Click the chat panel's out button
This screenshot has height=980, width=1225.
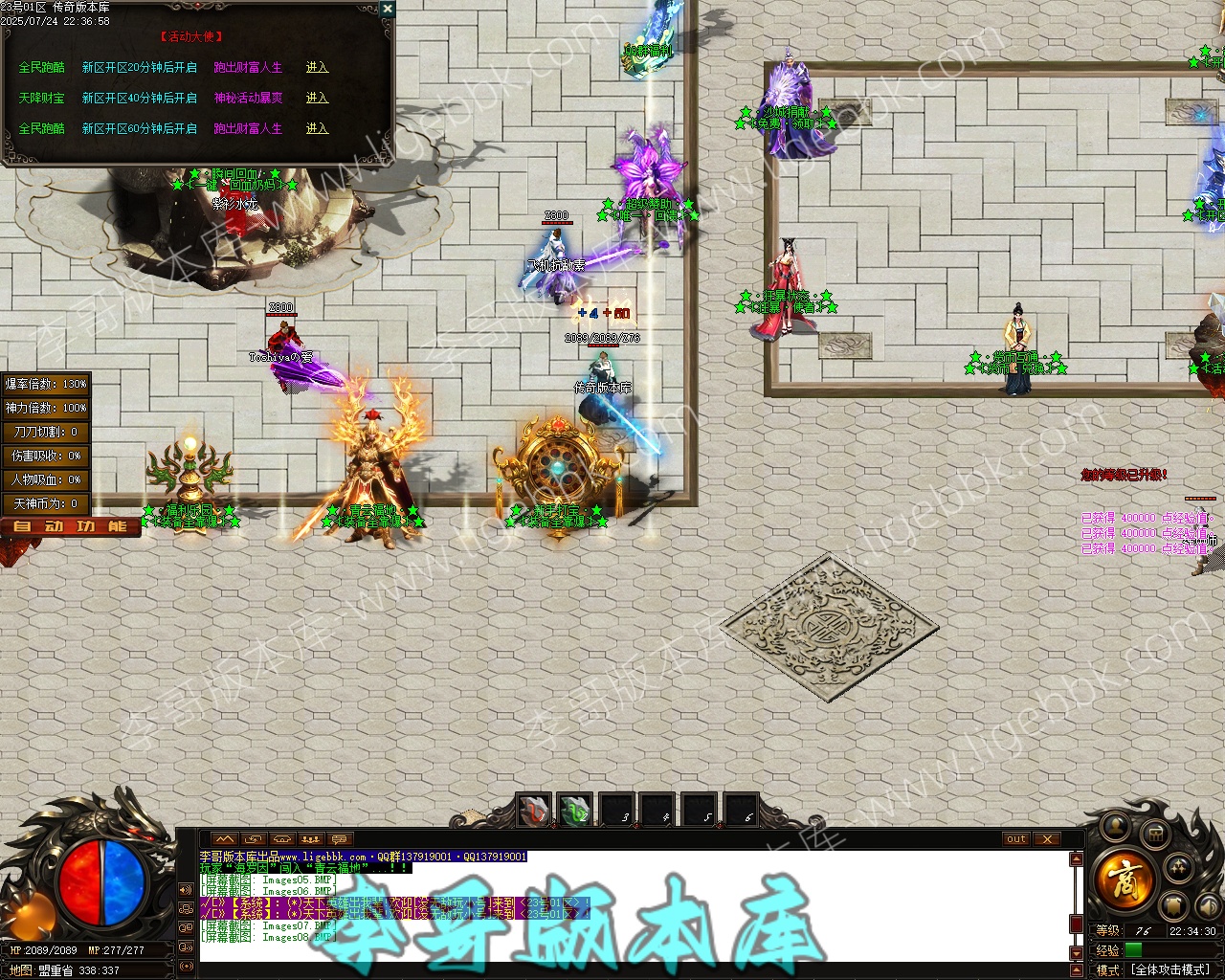click(1015, 839)
